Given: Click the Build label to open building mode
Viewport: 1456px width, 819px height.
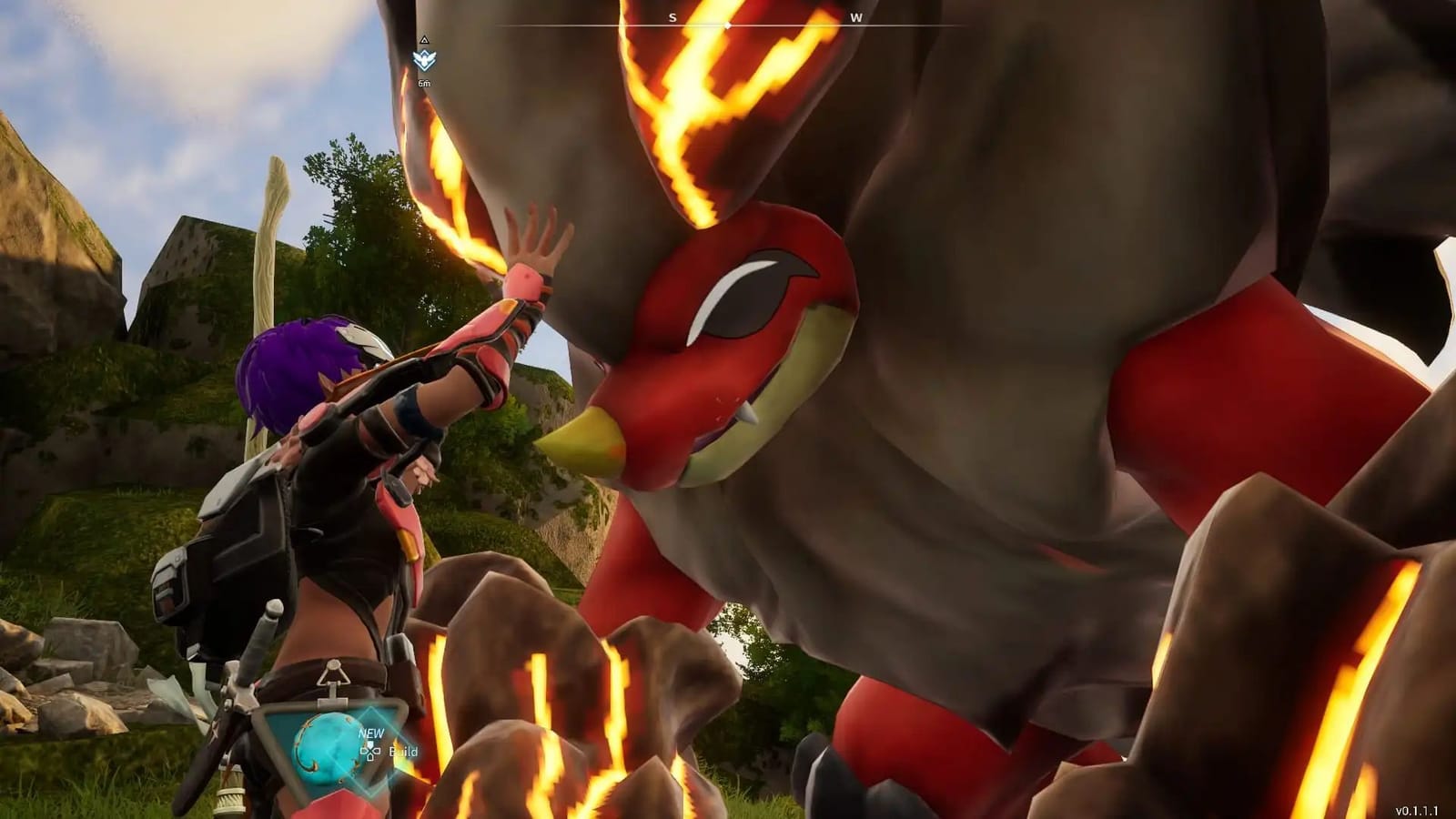Looking at the screenshot, I should point(403,753).
